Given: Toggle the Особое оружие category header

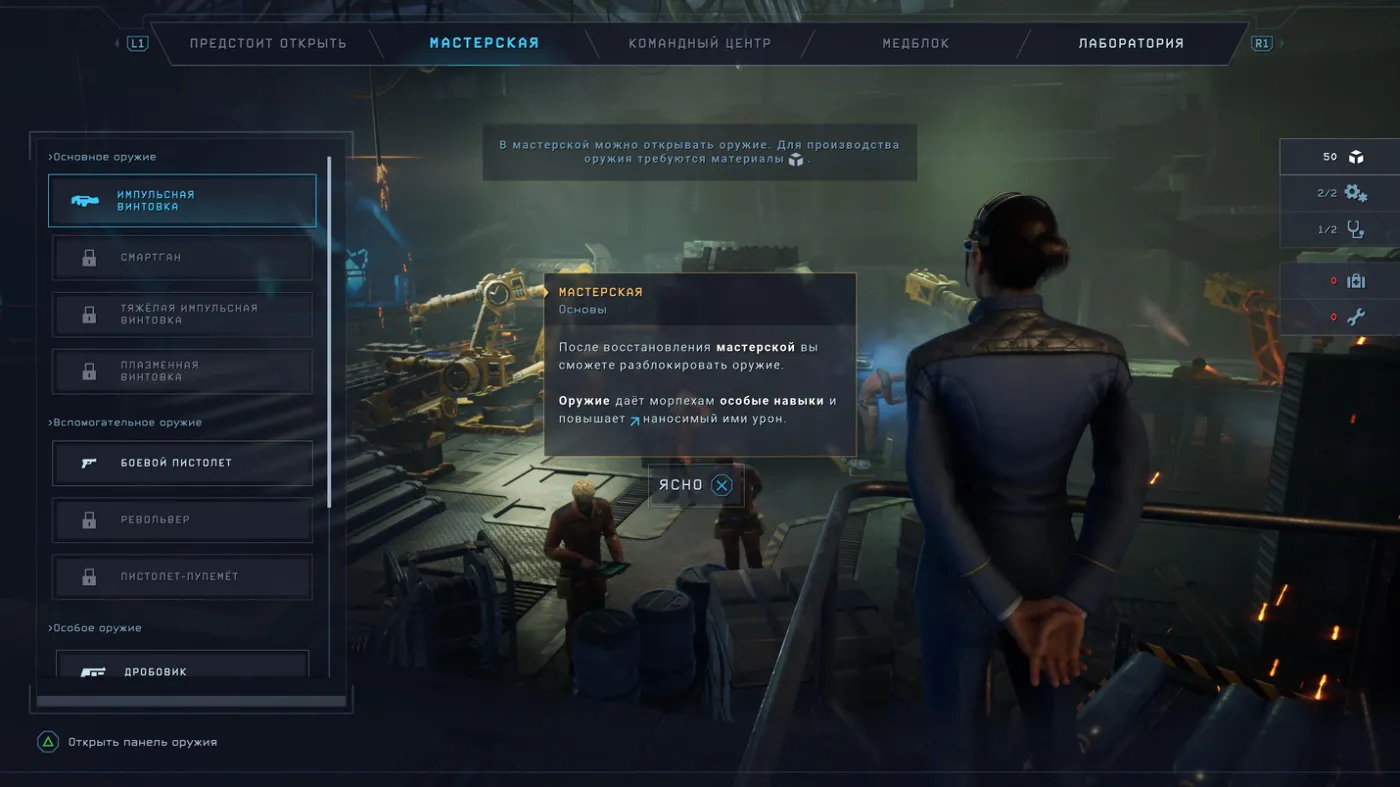Looking at the screenshot, I should [96, 628].
